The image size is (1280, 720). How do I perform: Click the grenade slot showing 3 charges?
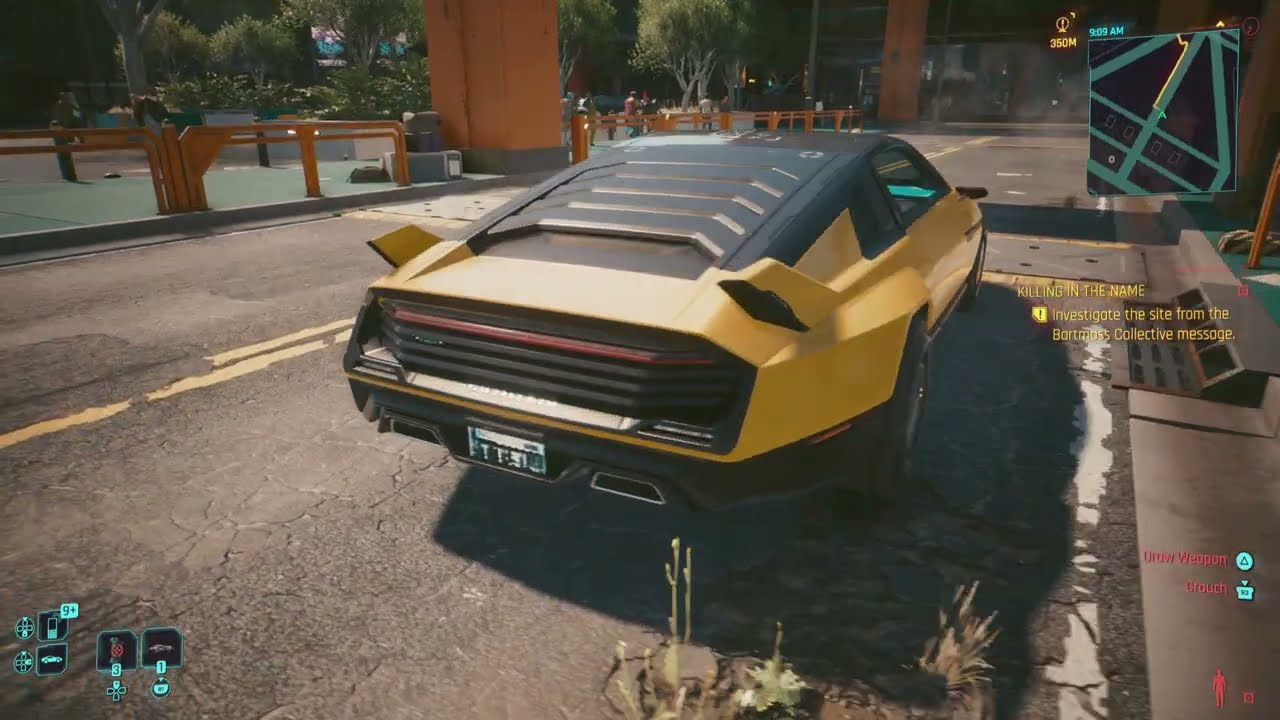click(116, 651)
